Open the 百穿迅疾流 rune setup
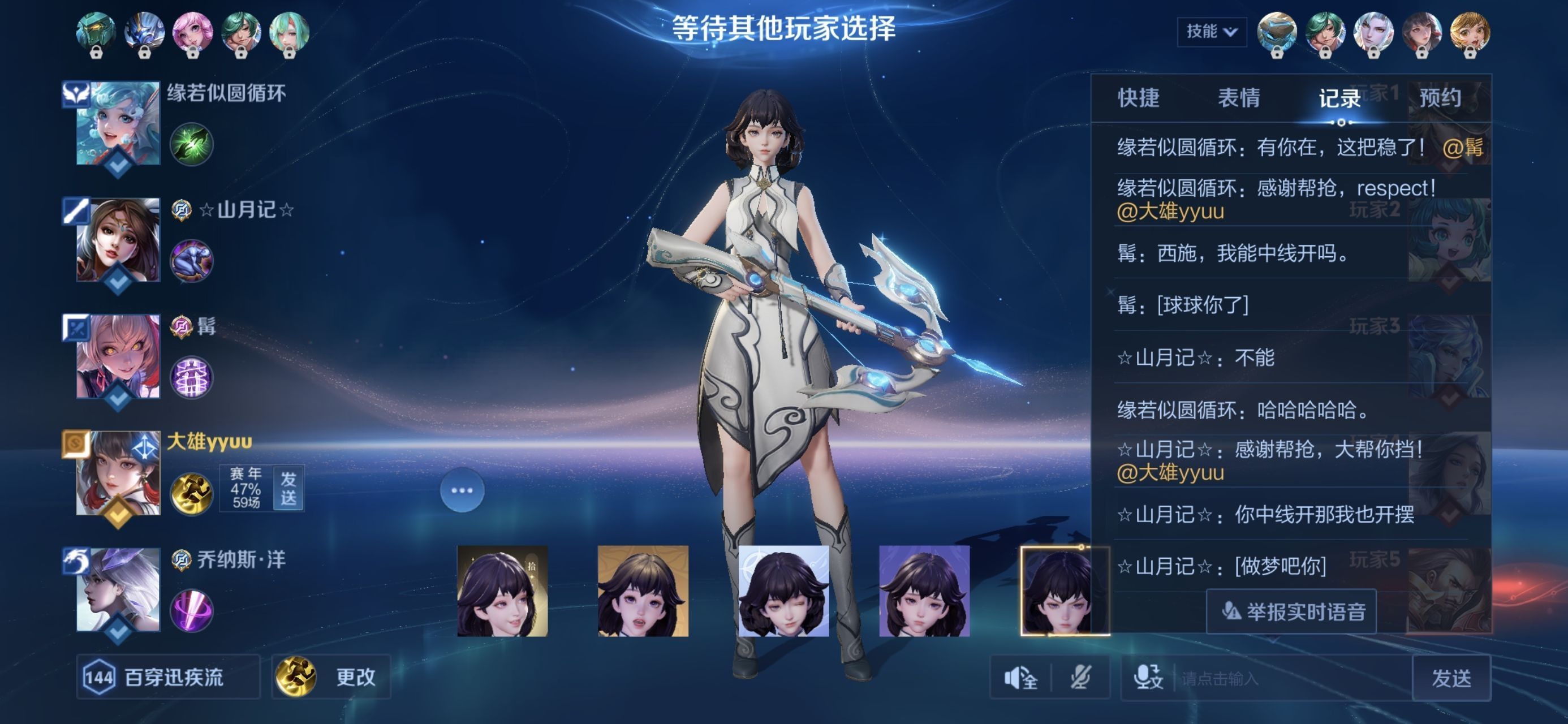This screenshot has width=1568, height=724. coord(168,676)
